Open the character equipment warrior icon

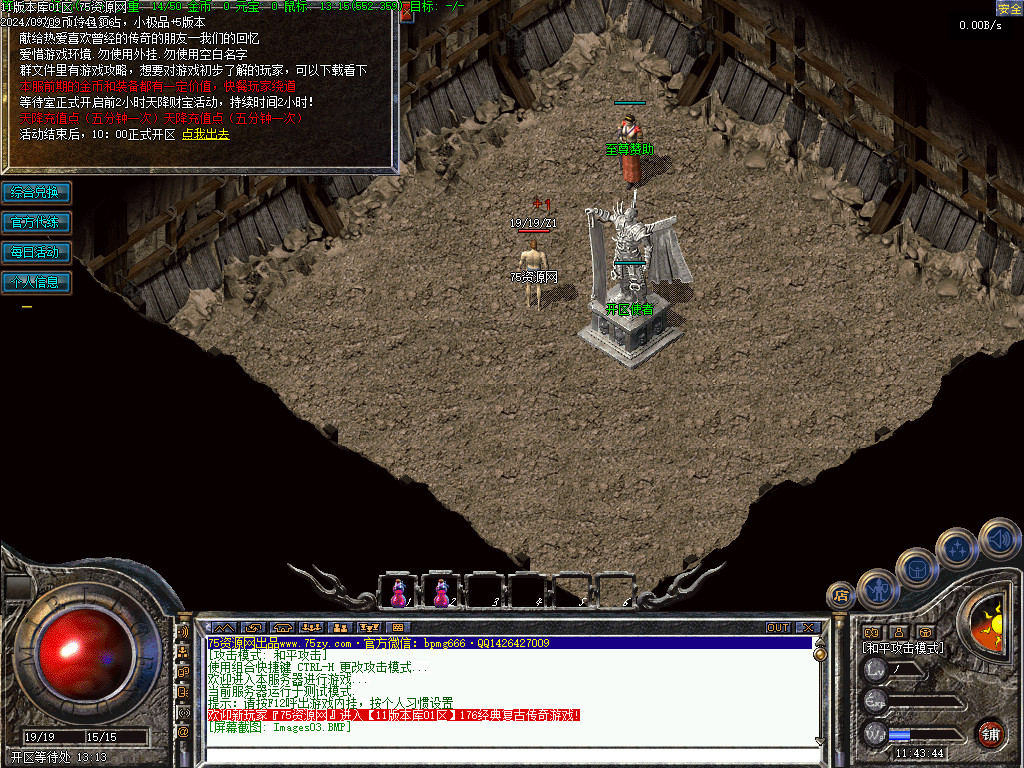878,588
